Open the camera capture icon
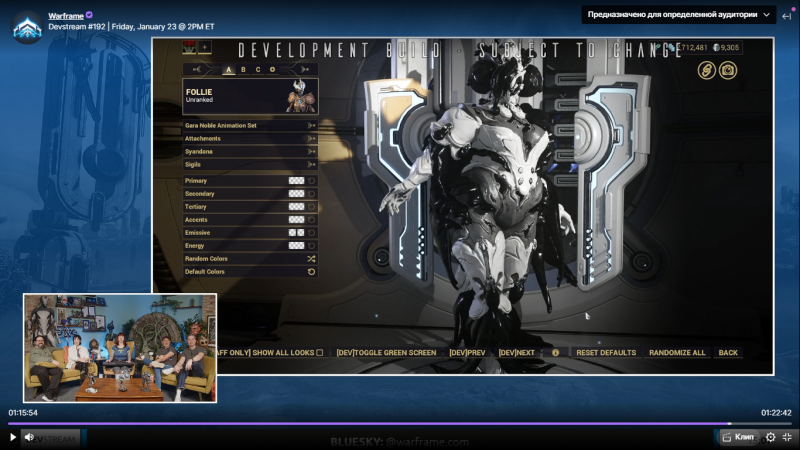Screen dimensions: 800x450 point(728,70)
